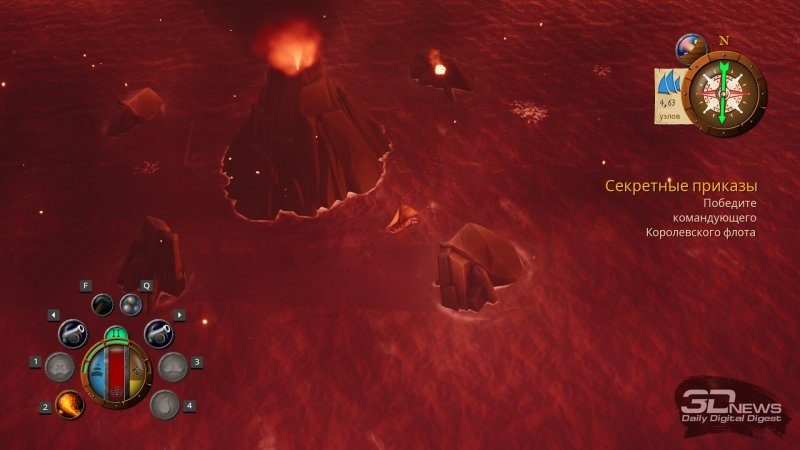Activate the greyed-out ability in slot 1
800x450 pixels.
coord(60,367)
